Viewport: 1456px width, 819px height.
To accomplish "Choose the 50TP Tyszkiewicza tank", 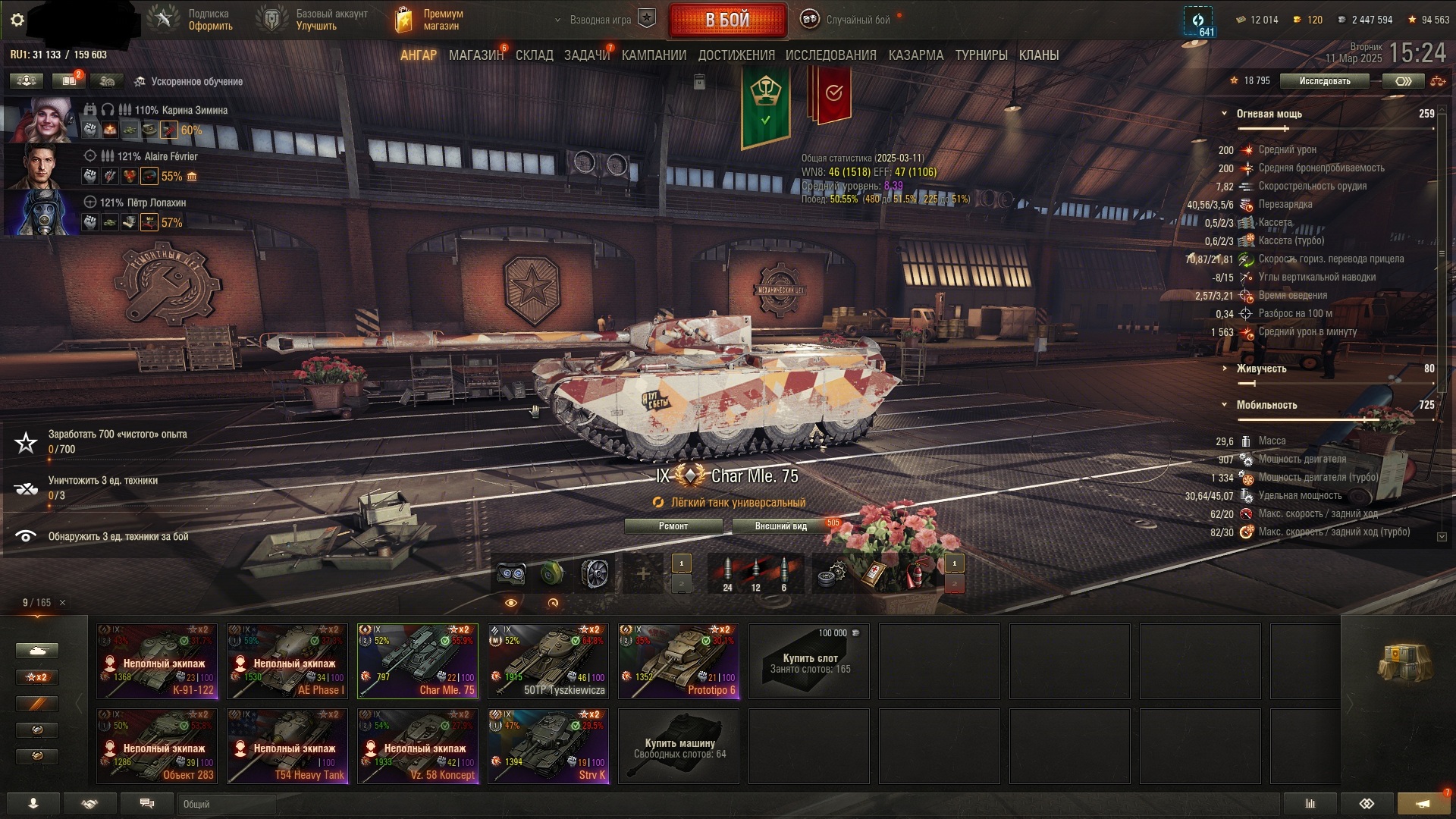I will point(548,661).
